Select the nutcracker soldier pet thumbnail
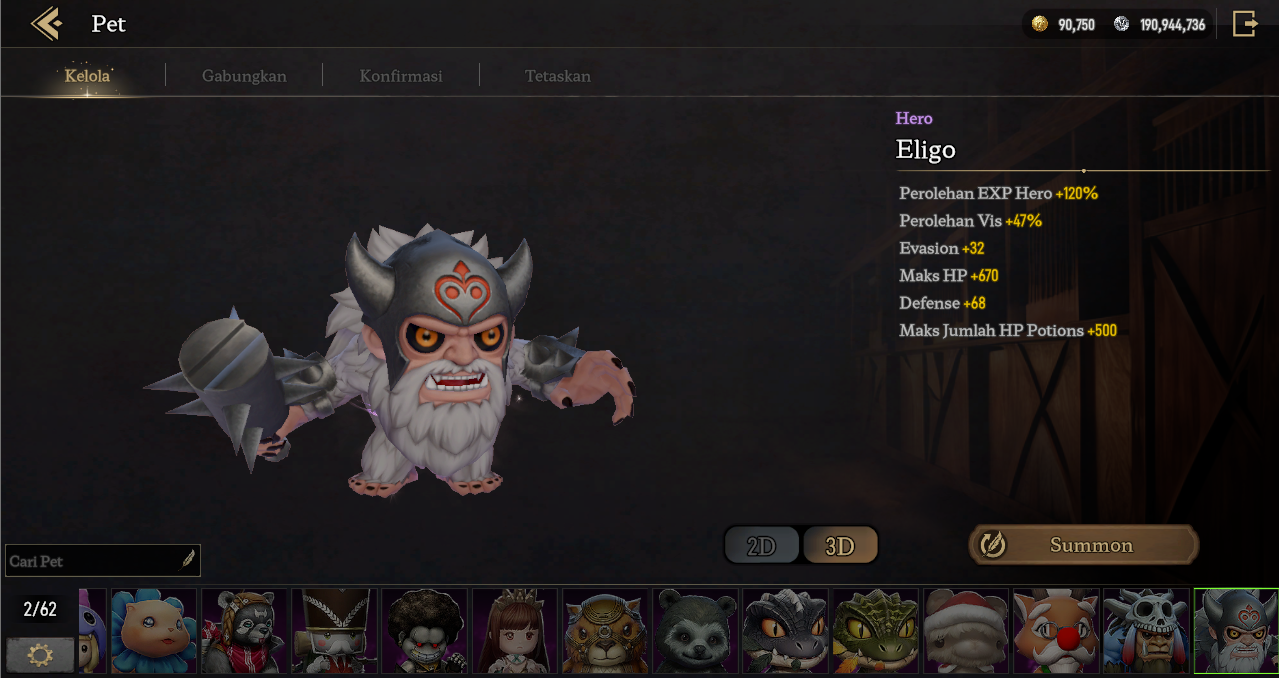Image resolution: width=1279 pixels, height=678 pixels. (x=334, y=631)
